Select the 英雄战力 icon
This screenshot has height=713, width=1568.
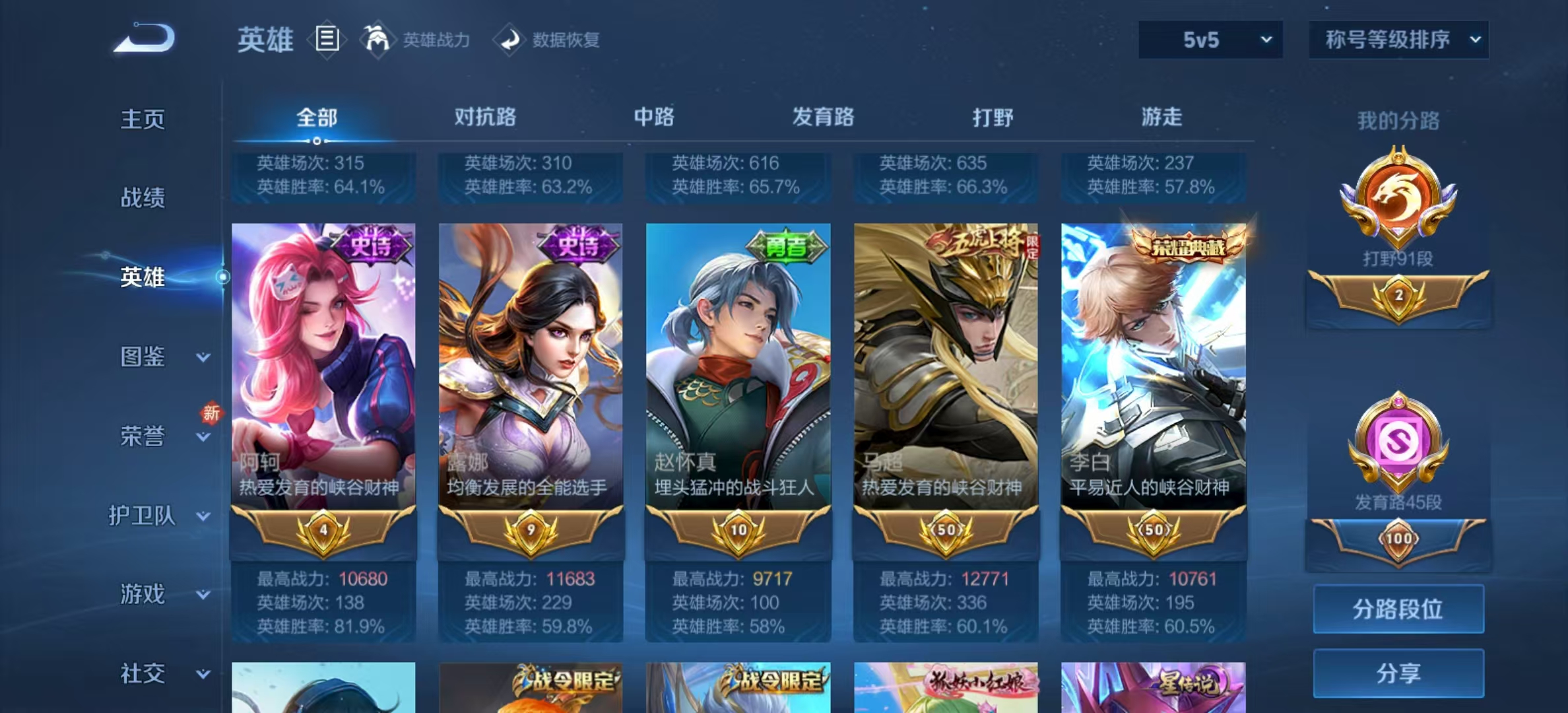[376, 40]
